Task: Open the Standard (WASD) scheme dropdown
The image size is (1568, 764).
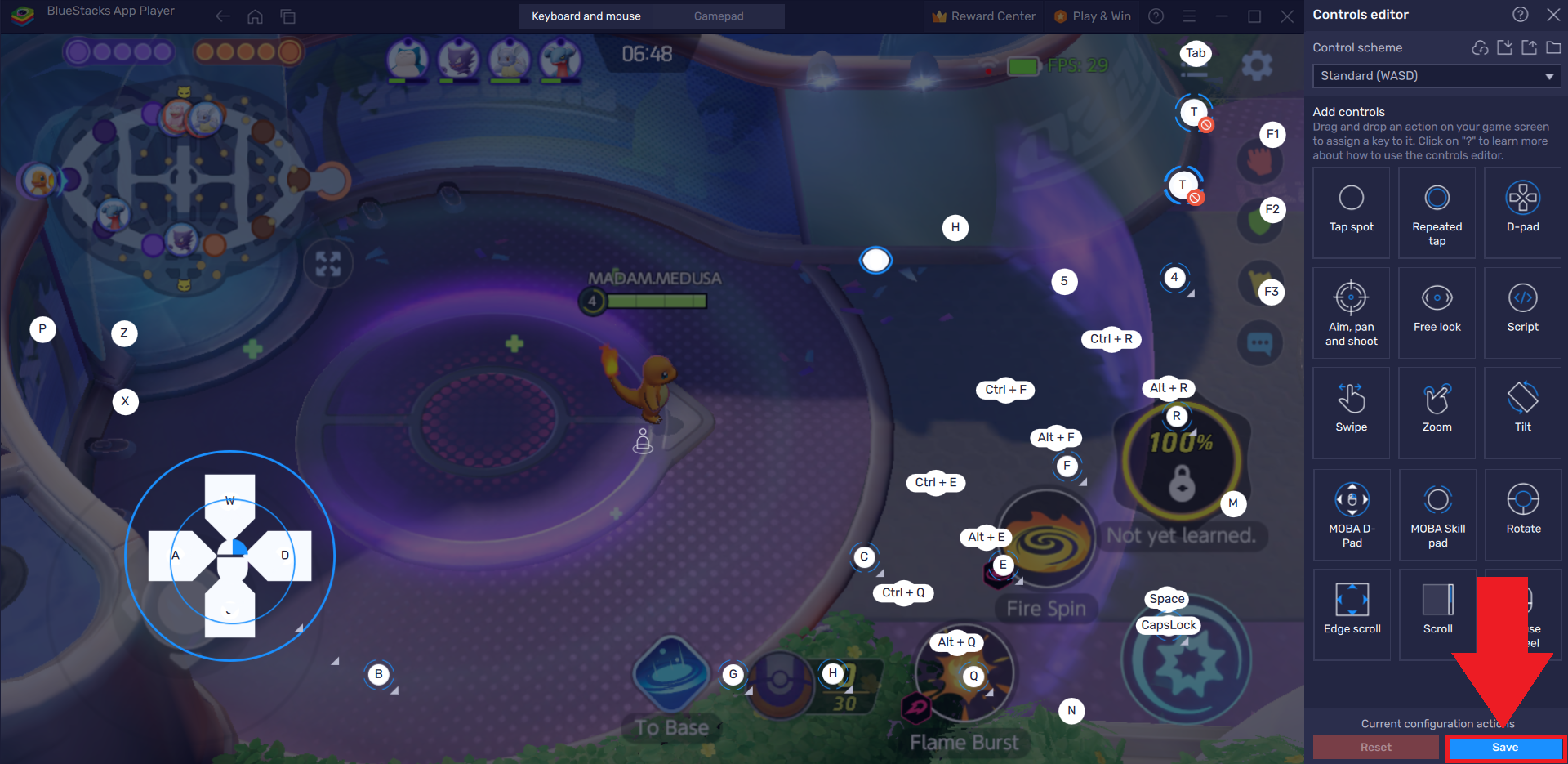Action: coord(1436,75)
